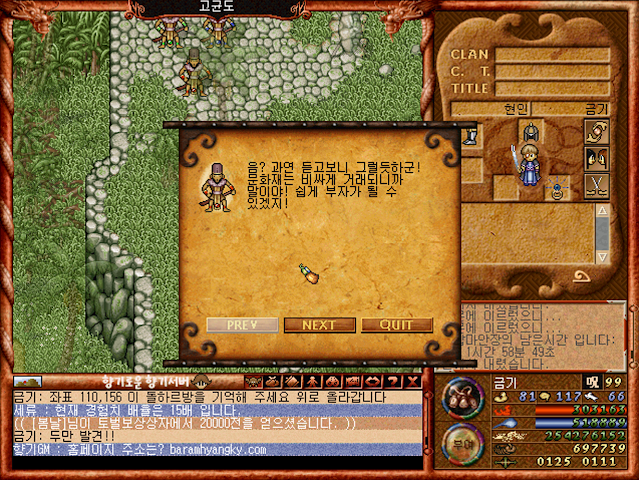
Task: Advance the dialogue with NEXT
Action: tap(318, 325)
